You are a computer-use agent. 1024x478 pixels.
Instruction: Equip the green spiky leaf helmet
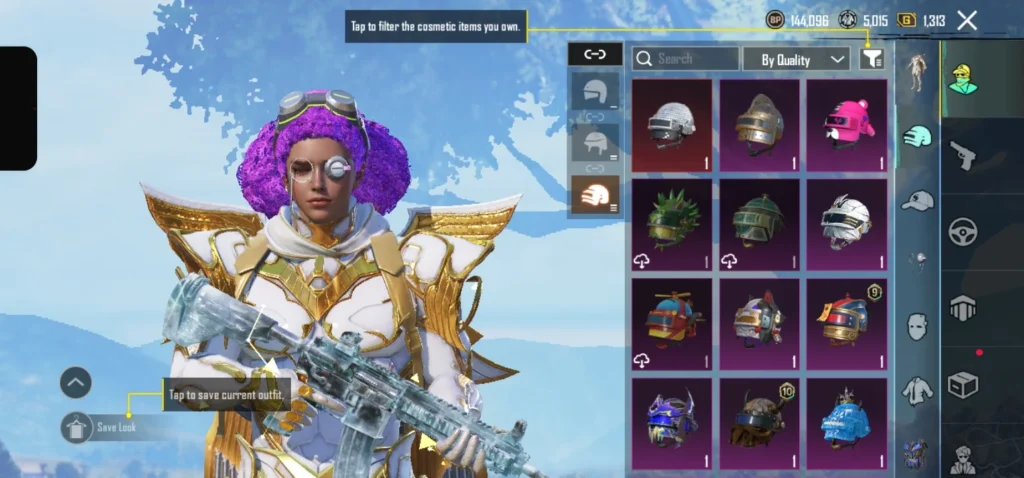(x=672, y=224)
